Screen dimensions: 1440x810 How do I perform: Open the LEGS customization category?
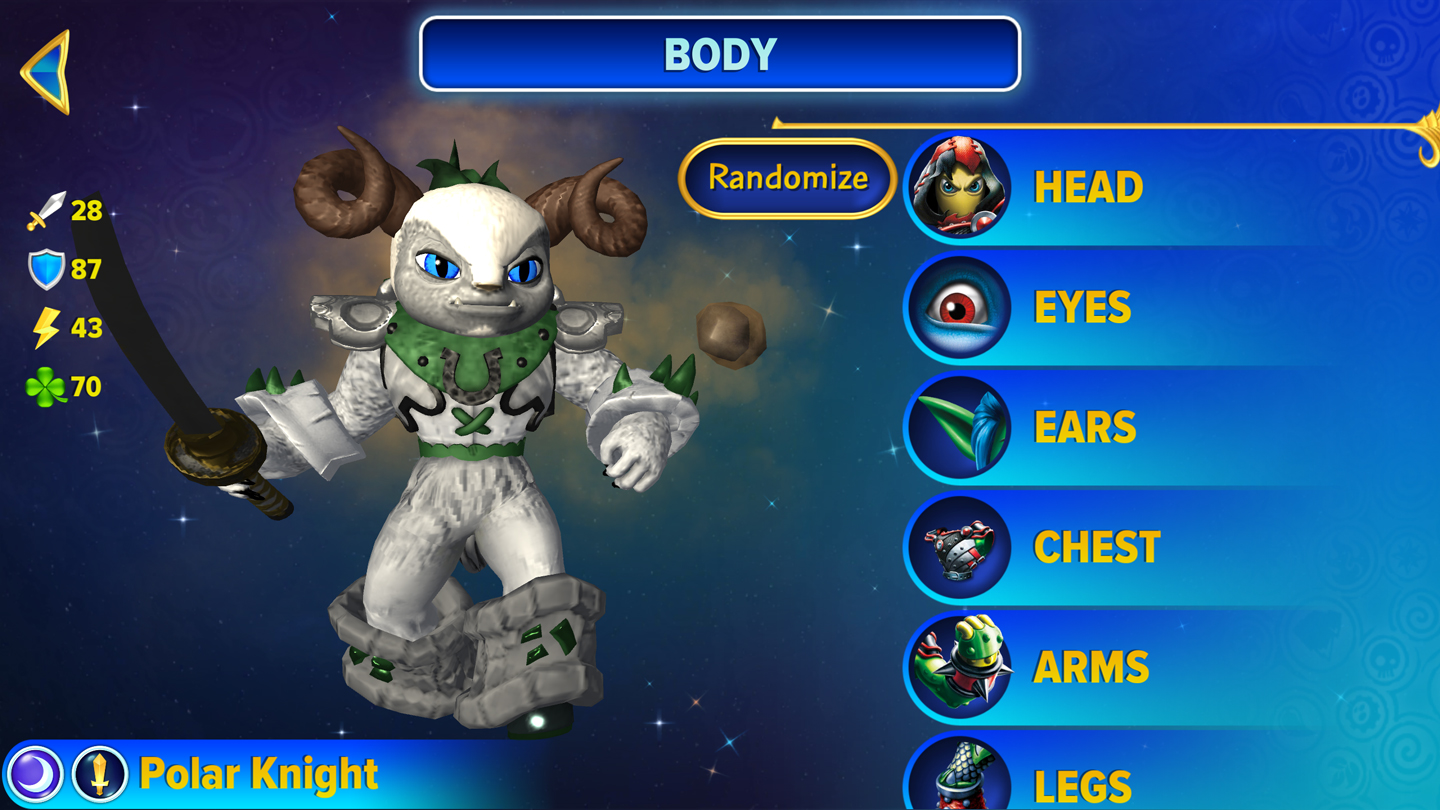click(1082, 785)
